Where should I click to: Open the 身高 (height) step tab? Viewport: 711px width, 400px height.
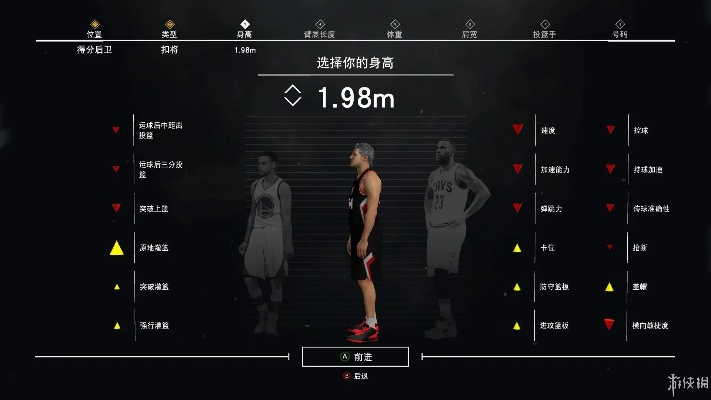pyautogui.click(x=244, y=28)
